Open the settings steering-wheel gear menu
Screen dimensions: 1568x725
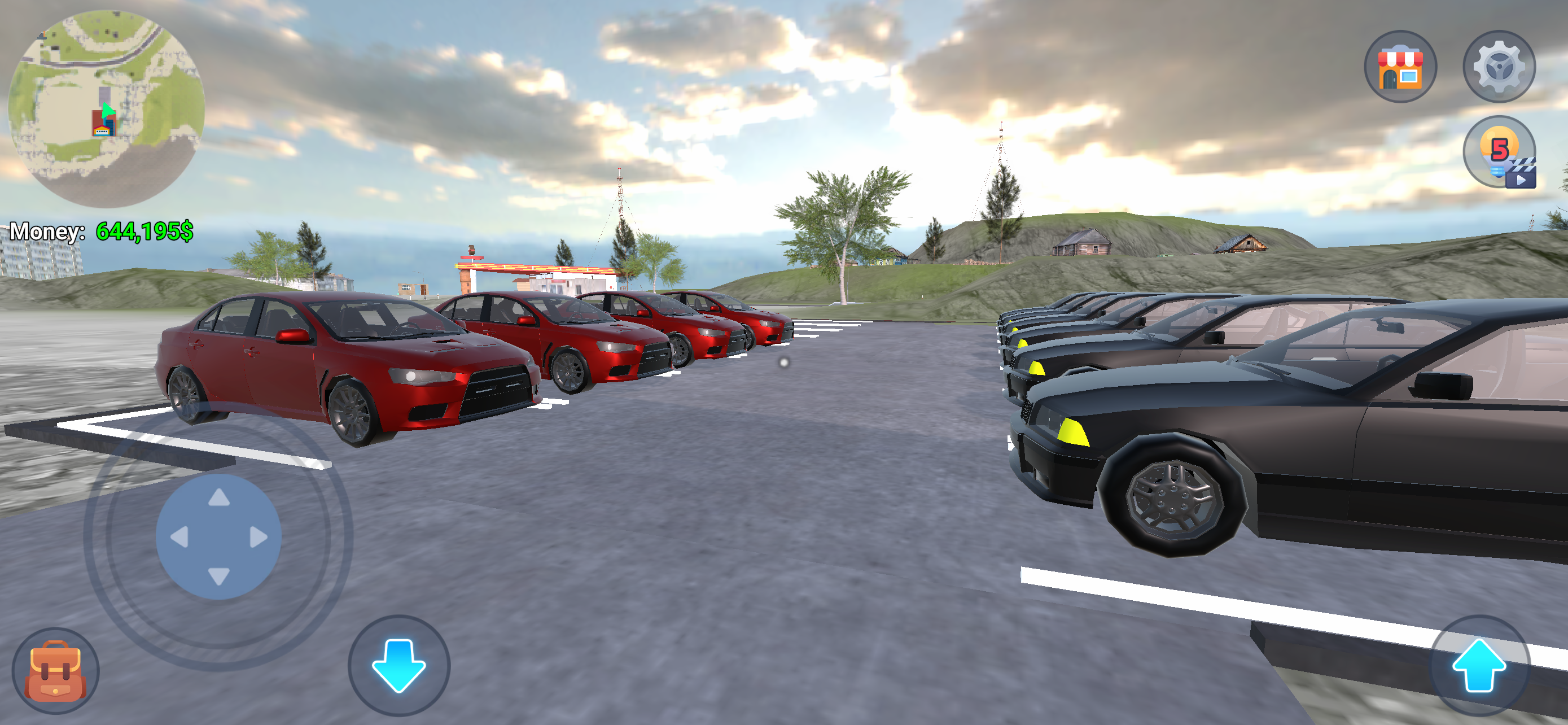click(1499, 65)
